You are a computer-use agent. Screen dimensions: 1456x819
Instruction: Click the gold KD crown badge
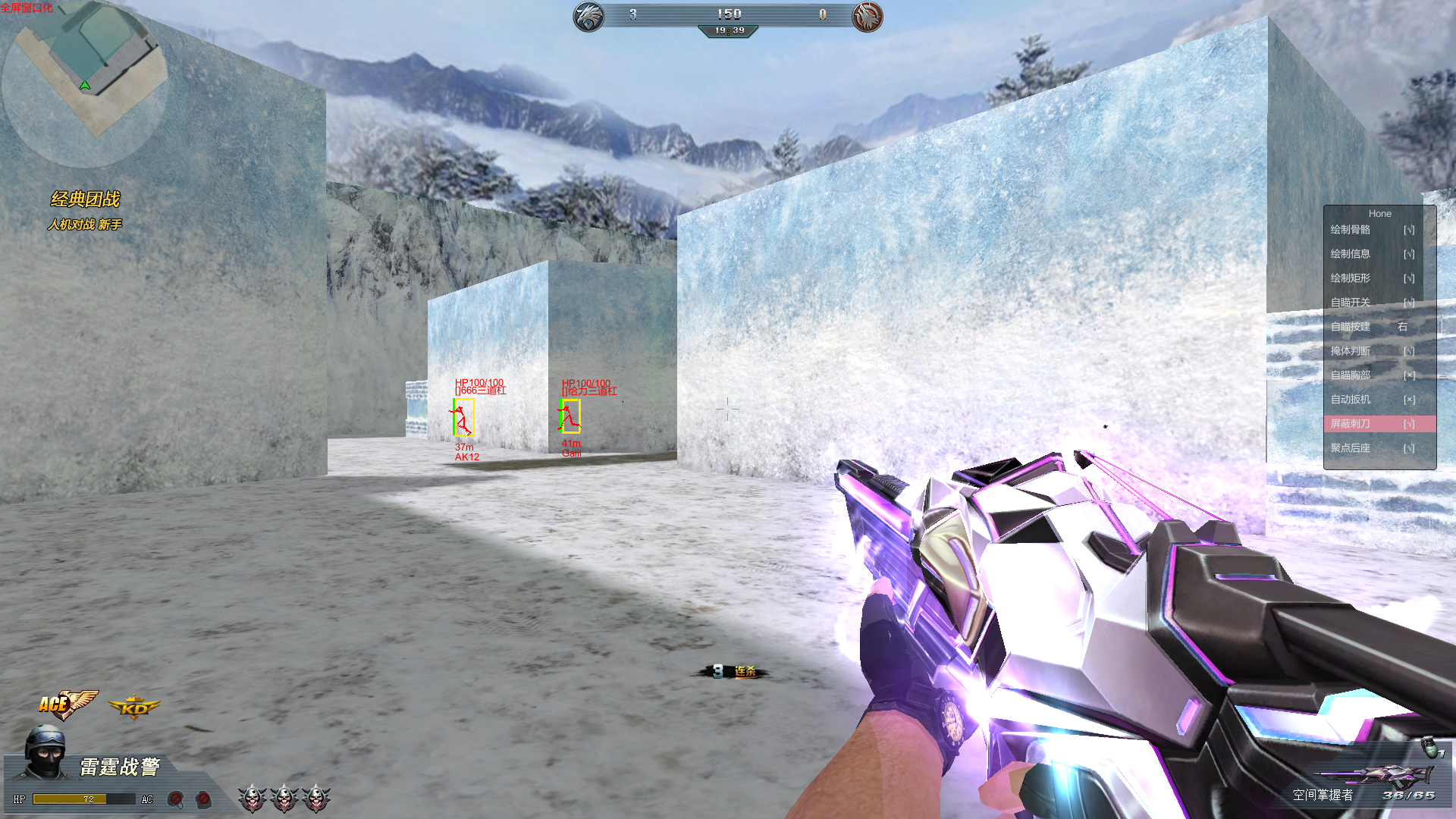click(x=134, y=708)
